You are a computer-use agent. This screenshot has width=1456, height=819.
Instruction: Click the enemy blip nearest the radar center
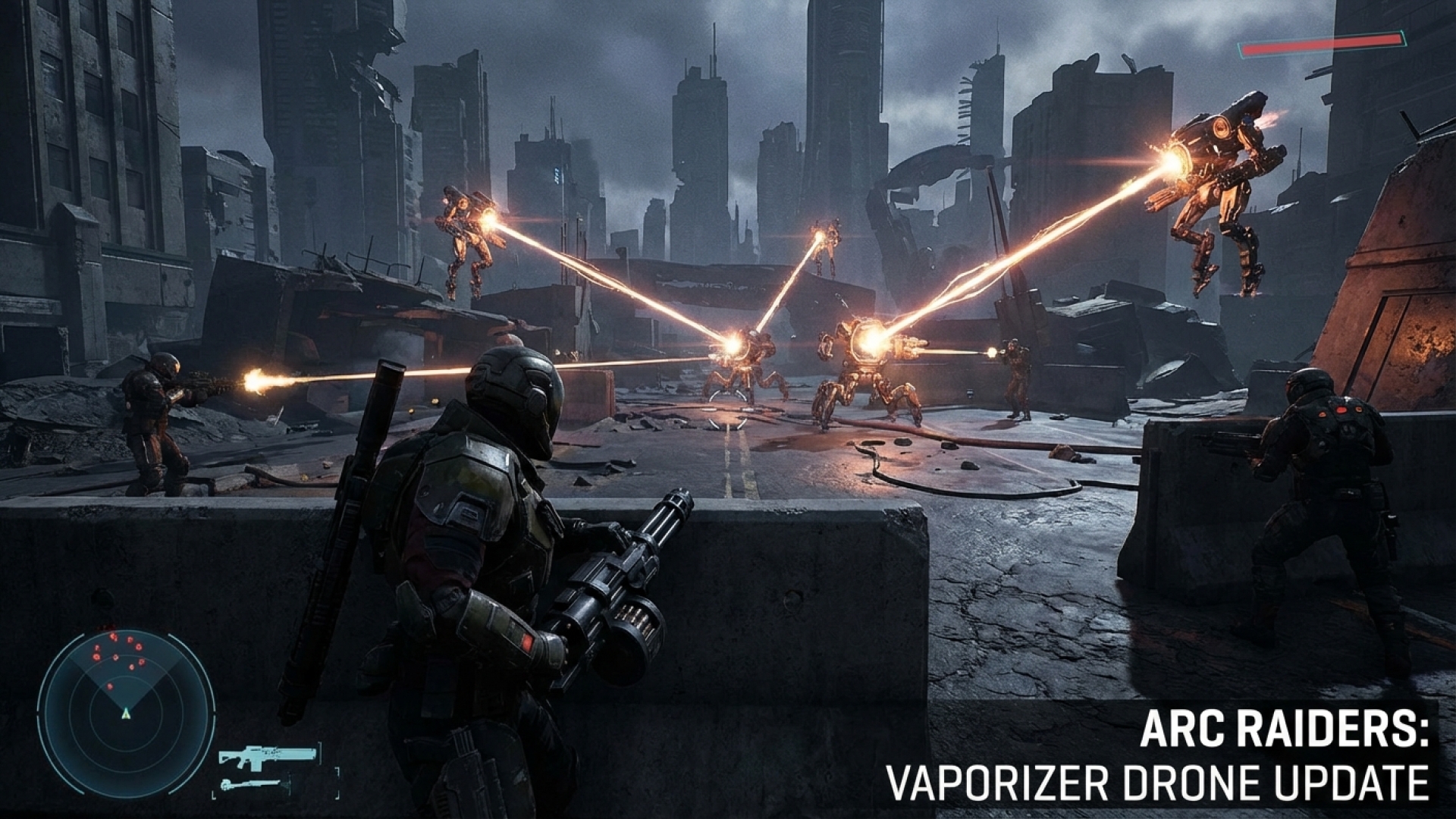point(110,687)
